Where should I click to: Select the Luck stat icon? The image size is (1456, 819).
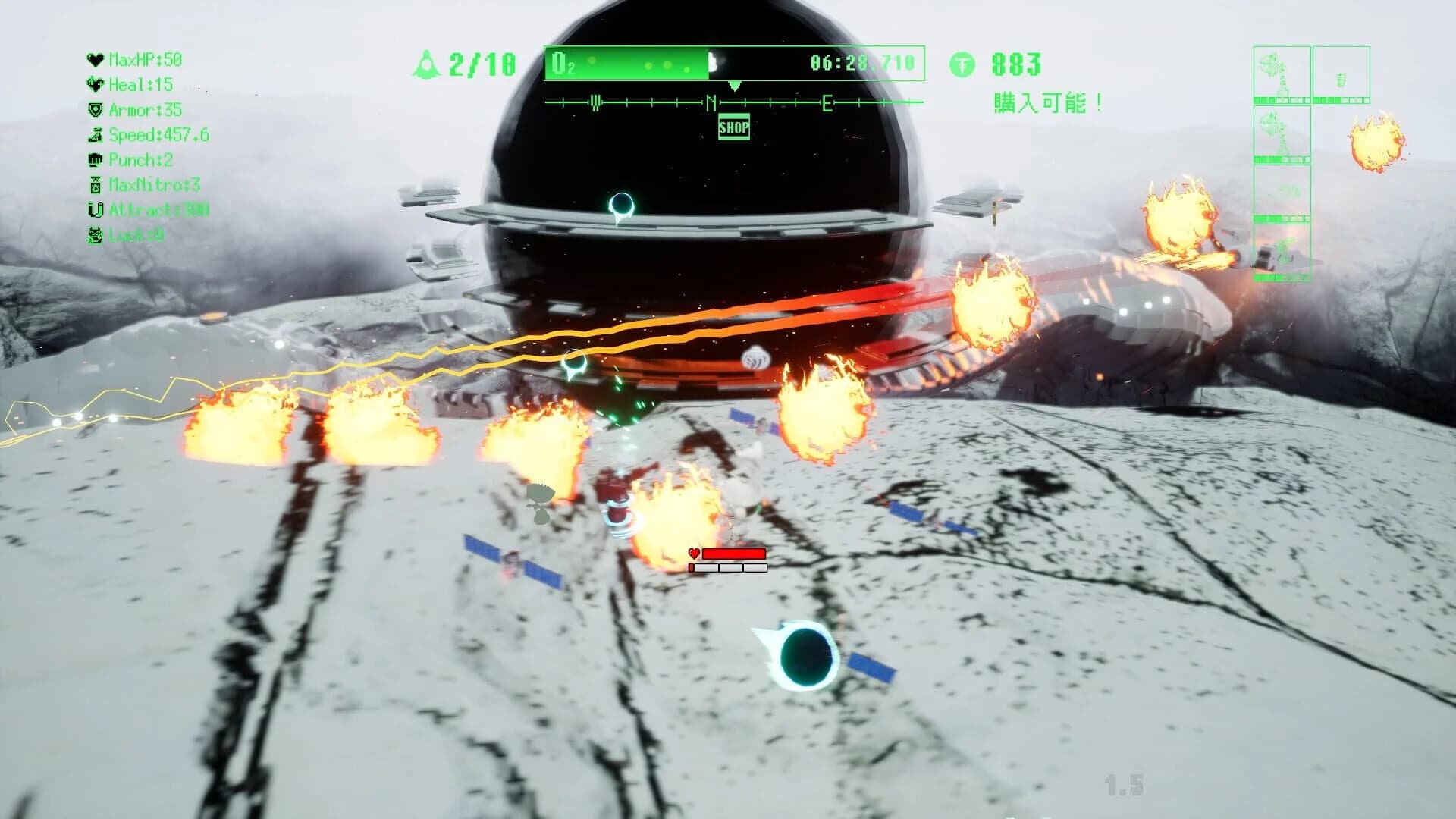(96, 234)
